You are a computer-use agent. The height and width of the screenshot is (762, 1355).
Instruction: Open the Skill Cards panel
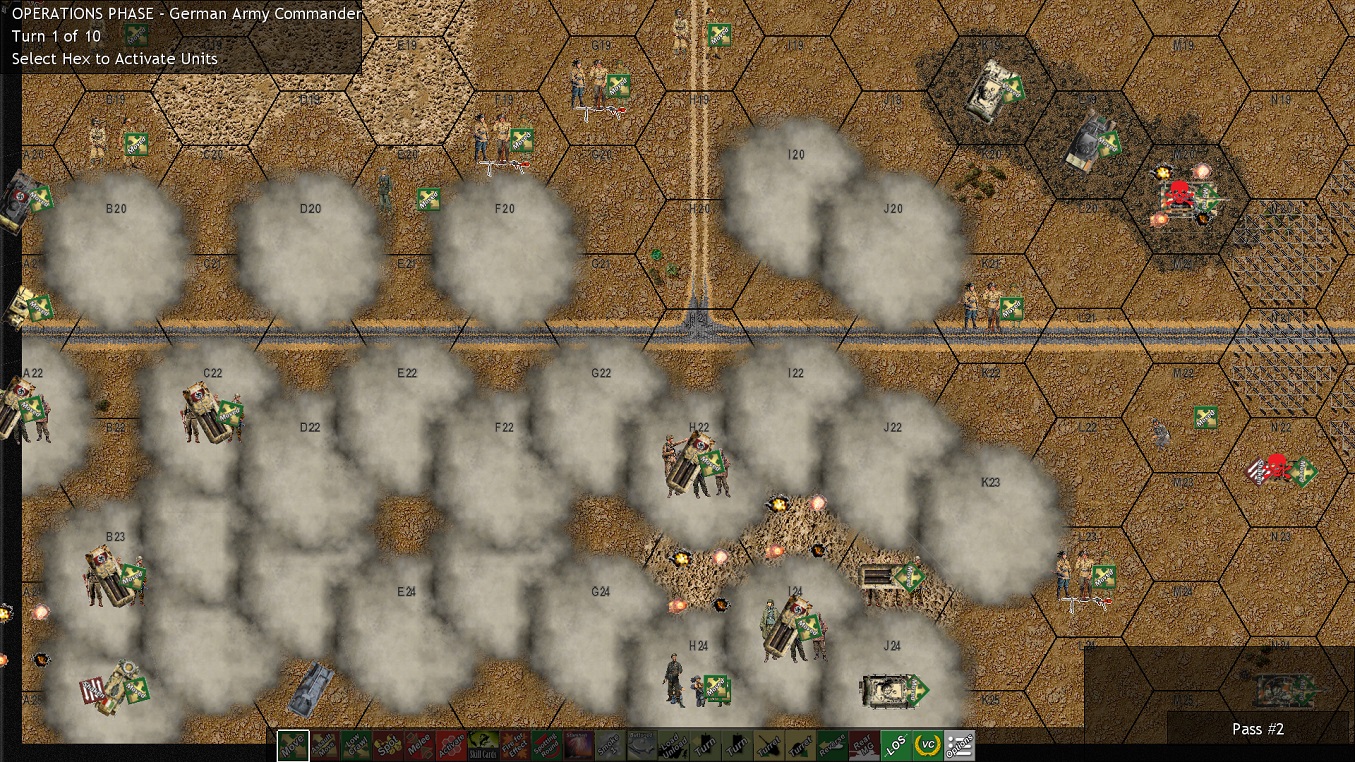482,745
